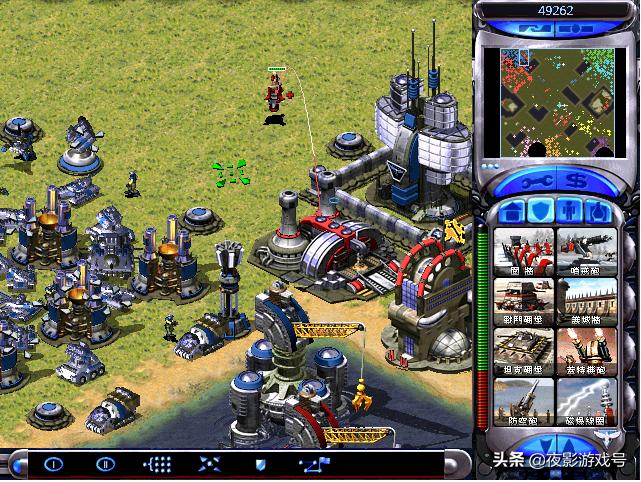641x482 pixels.
Task: Build the wall (围墙) defense
Action: point(523,251)
